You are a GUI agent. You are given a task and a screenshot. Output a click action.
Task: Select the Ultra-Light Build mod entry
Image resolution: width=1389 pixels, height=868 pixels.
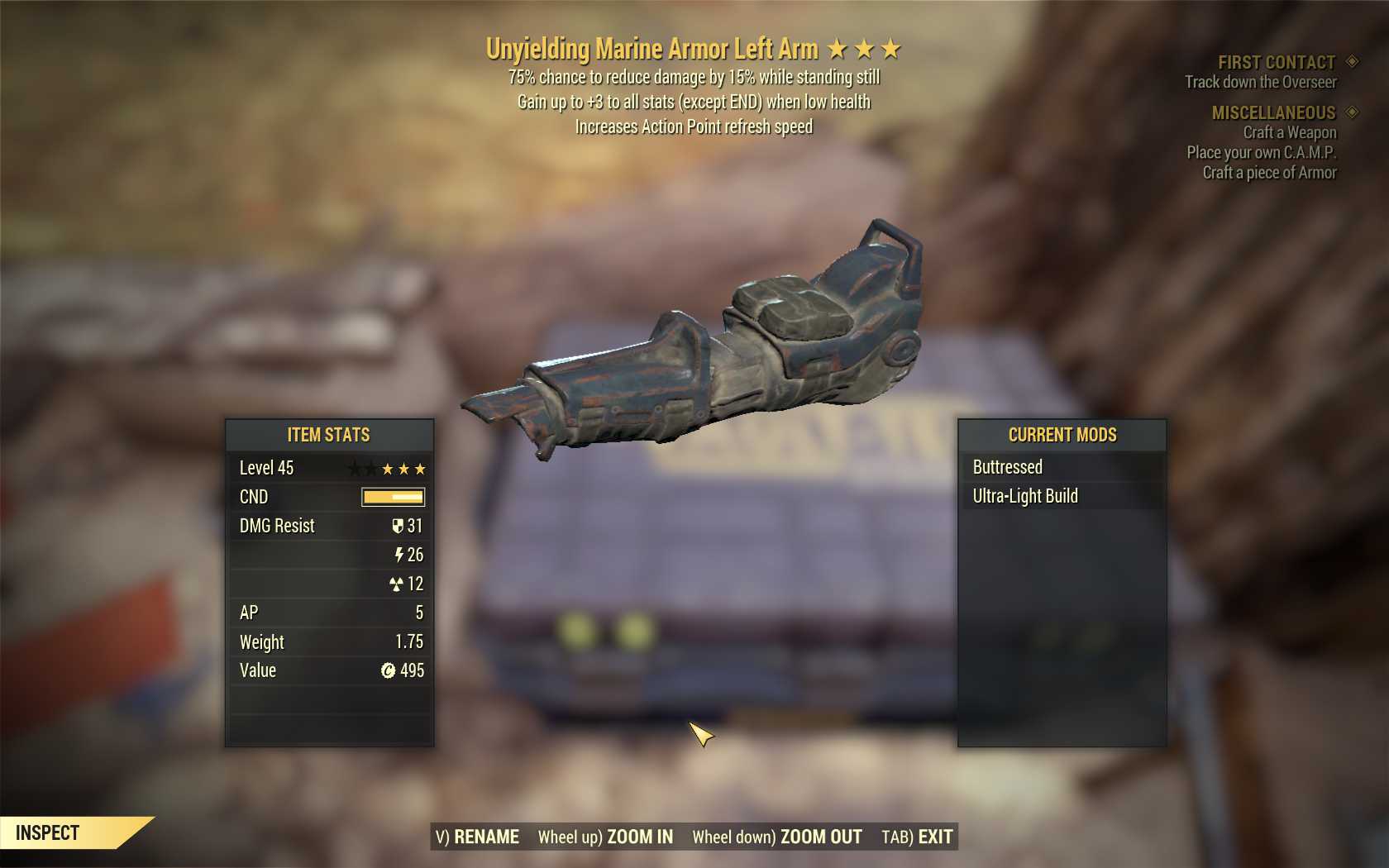click(1025, 496)
